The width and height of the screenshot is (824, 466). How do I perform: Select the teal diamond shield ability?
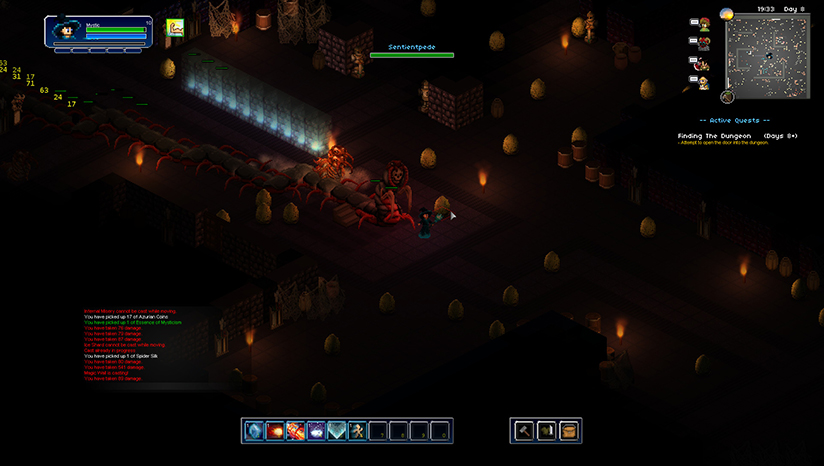coord(337,431)
